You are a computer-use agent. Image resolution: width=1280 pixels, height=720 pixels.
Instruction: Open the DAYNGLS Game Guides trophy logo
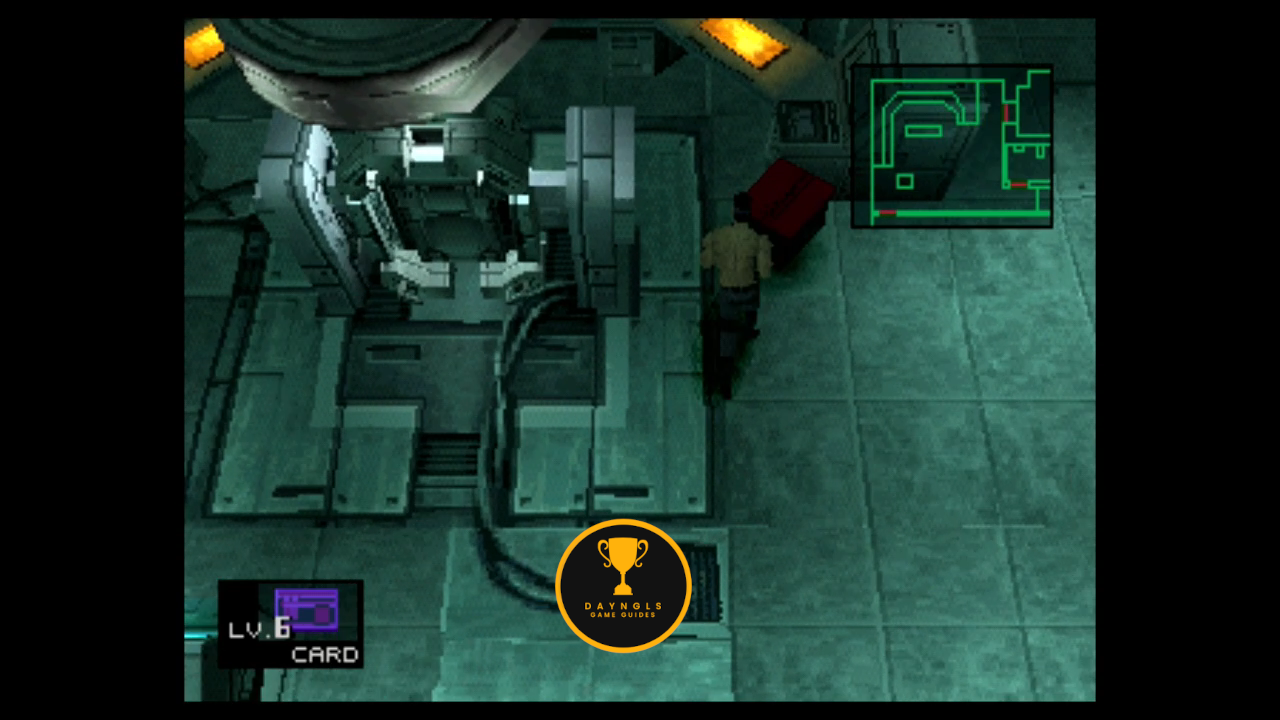coord(623,586)
